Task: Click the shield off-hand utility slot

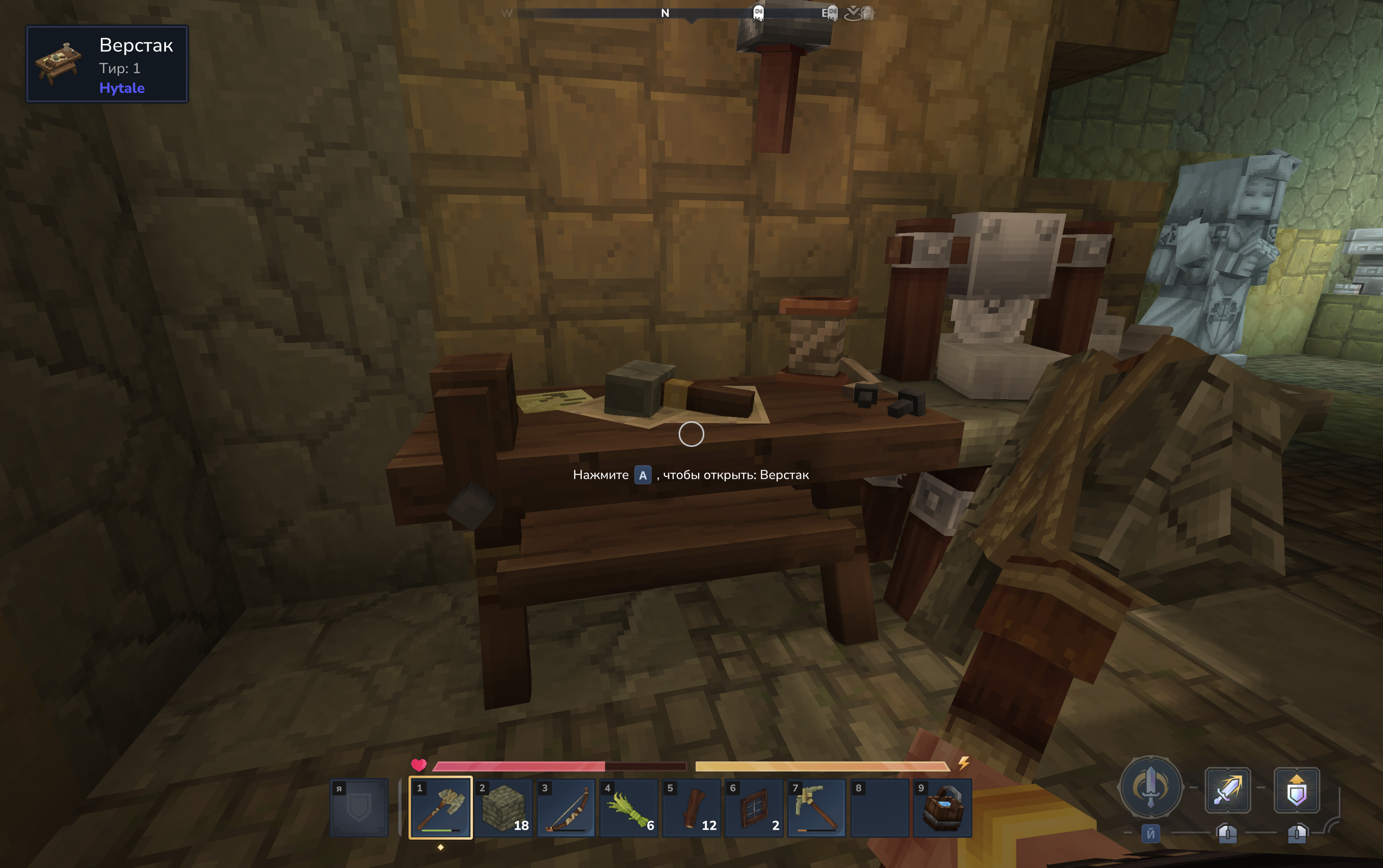Action: [x=359, y=808]
